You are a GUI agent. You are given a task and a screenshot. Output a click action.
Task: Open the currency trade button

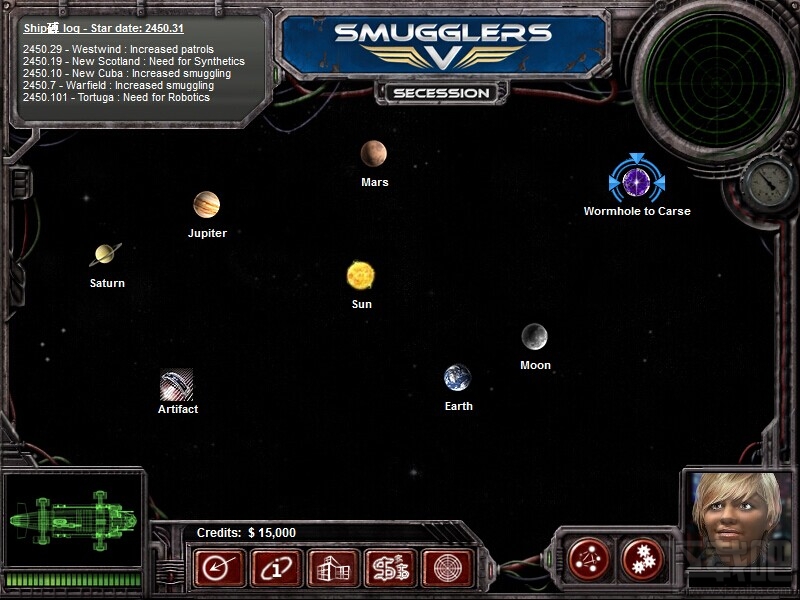(391, 569)
